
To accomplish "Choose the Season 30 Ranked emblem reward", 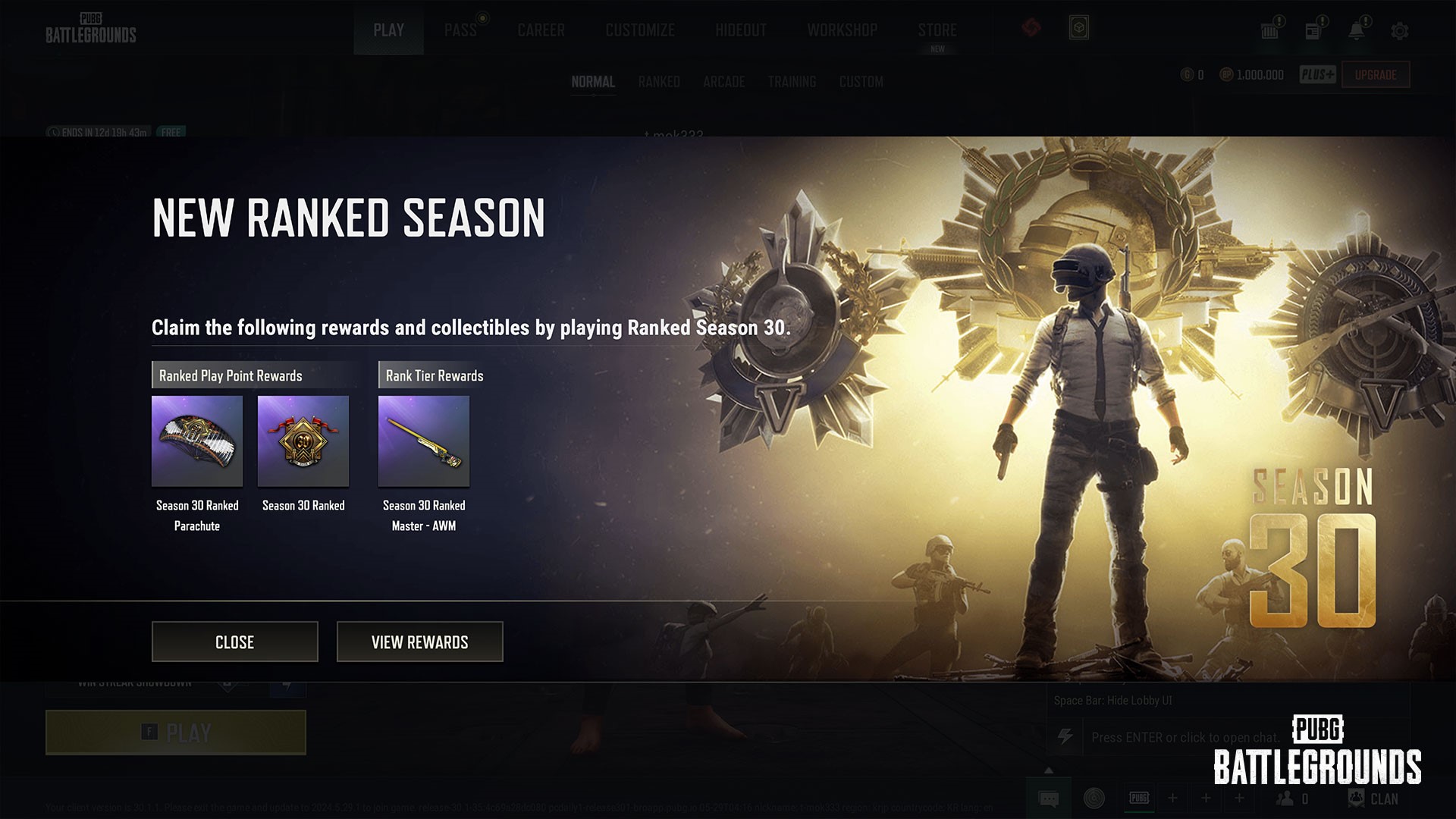I will click(x=303, y=441).
